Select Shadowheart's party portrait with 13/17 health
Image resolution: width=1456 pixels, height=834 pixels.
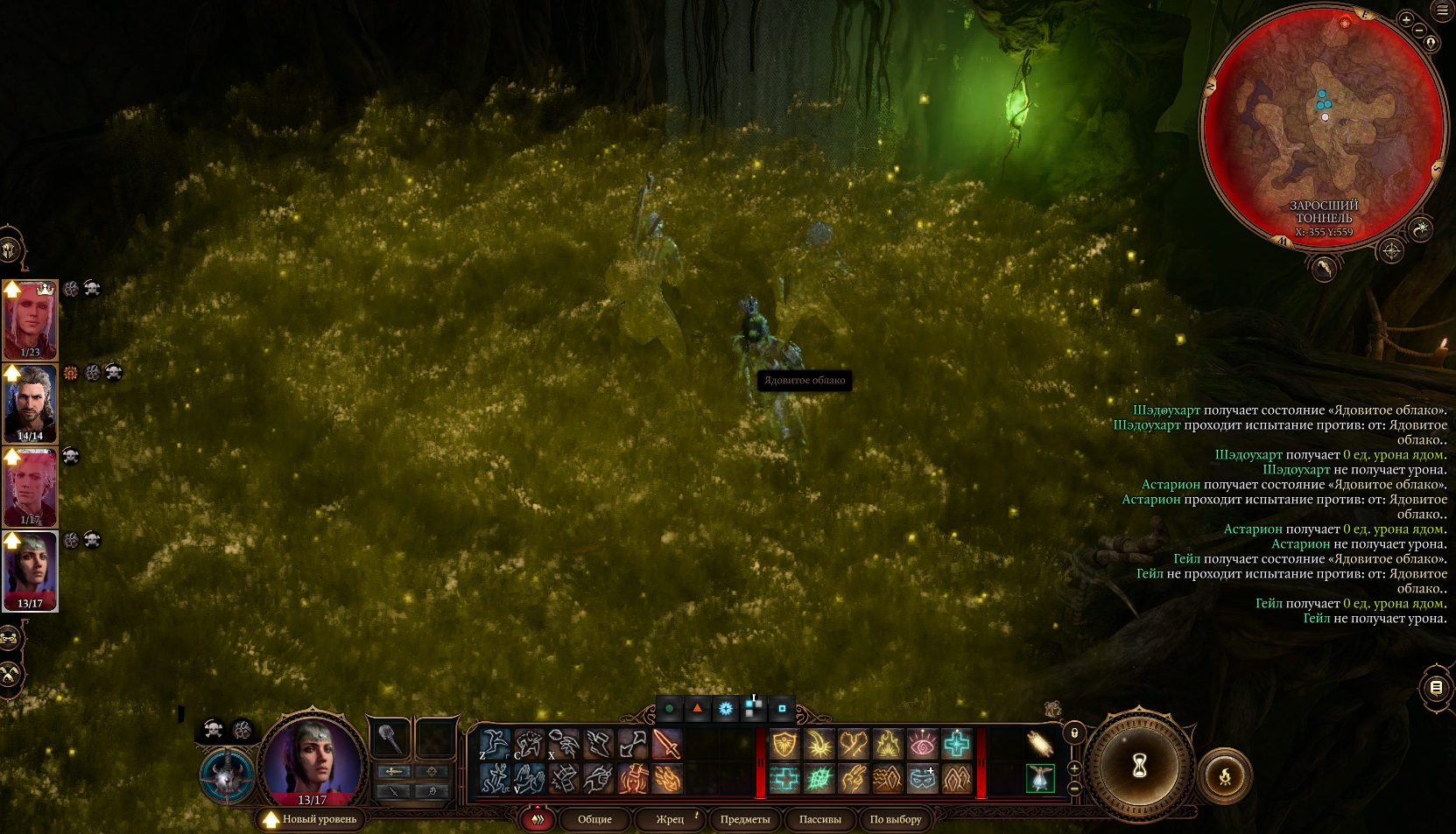tap(31, 571)
